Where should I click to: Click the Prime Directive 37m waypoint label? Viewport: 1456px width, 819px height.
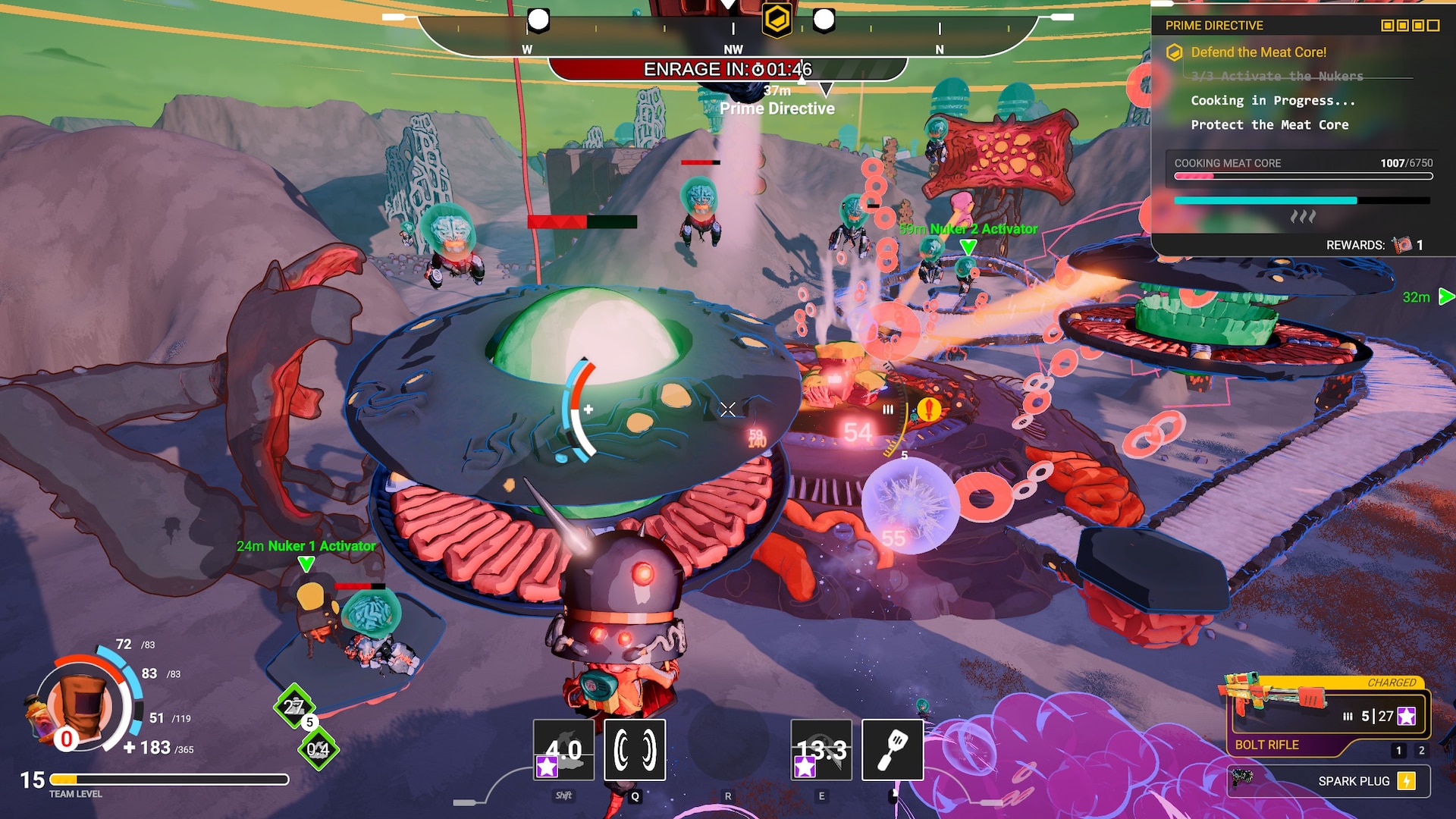tap(777, 108)
